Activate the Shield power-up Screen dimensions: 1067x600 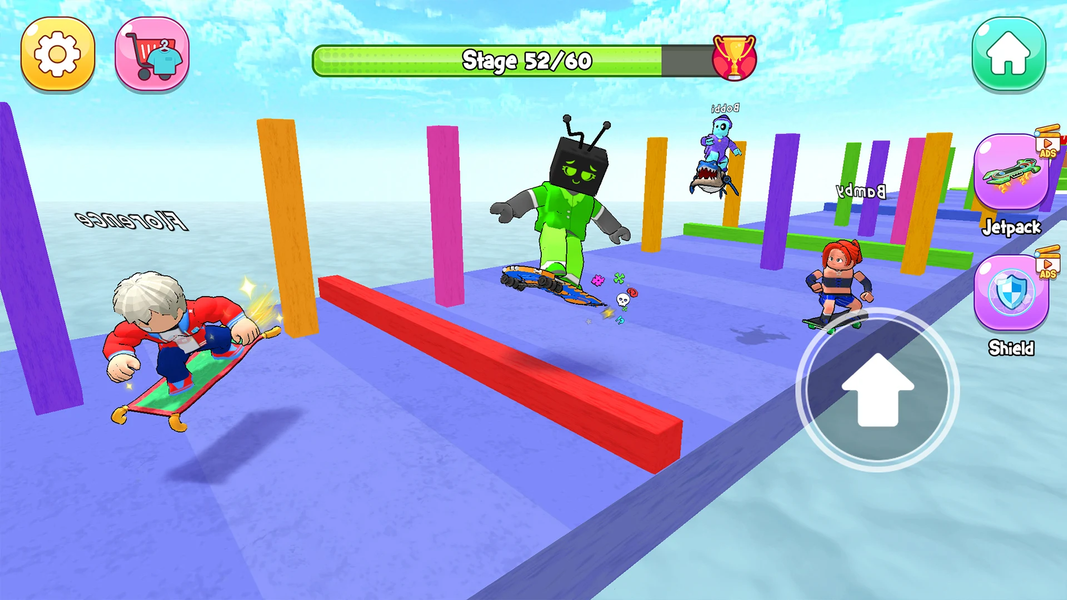pyautogui.click(x=1010, y=294)
